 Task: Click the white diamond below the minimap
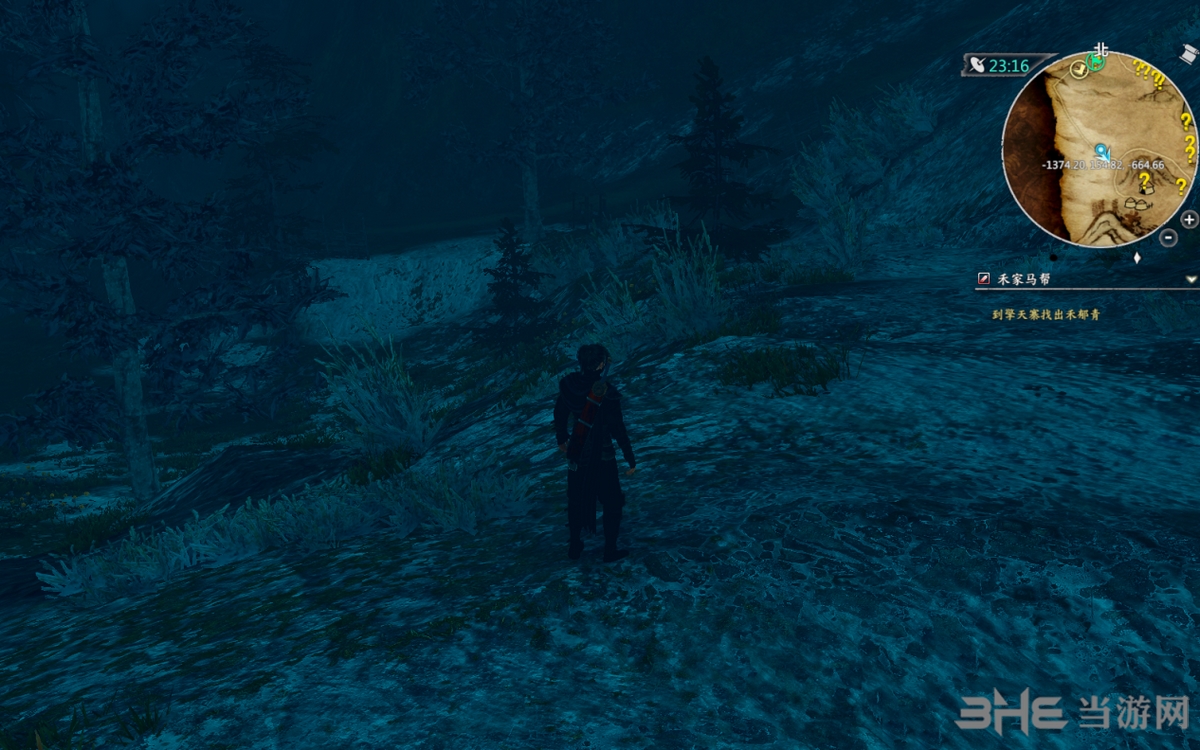point(1137,258)
